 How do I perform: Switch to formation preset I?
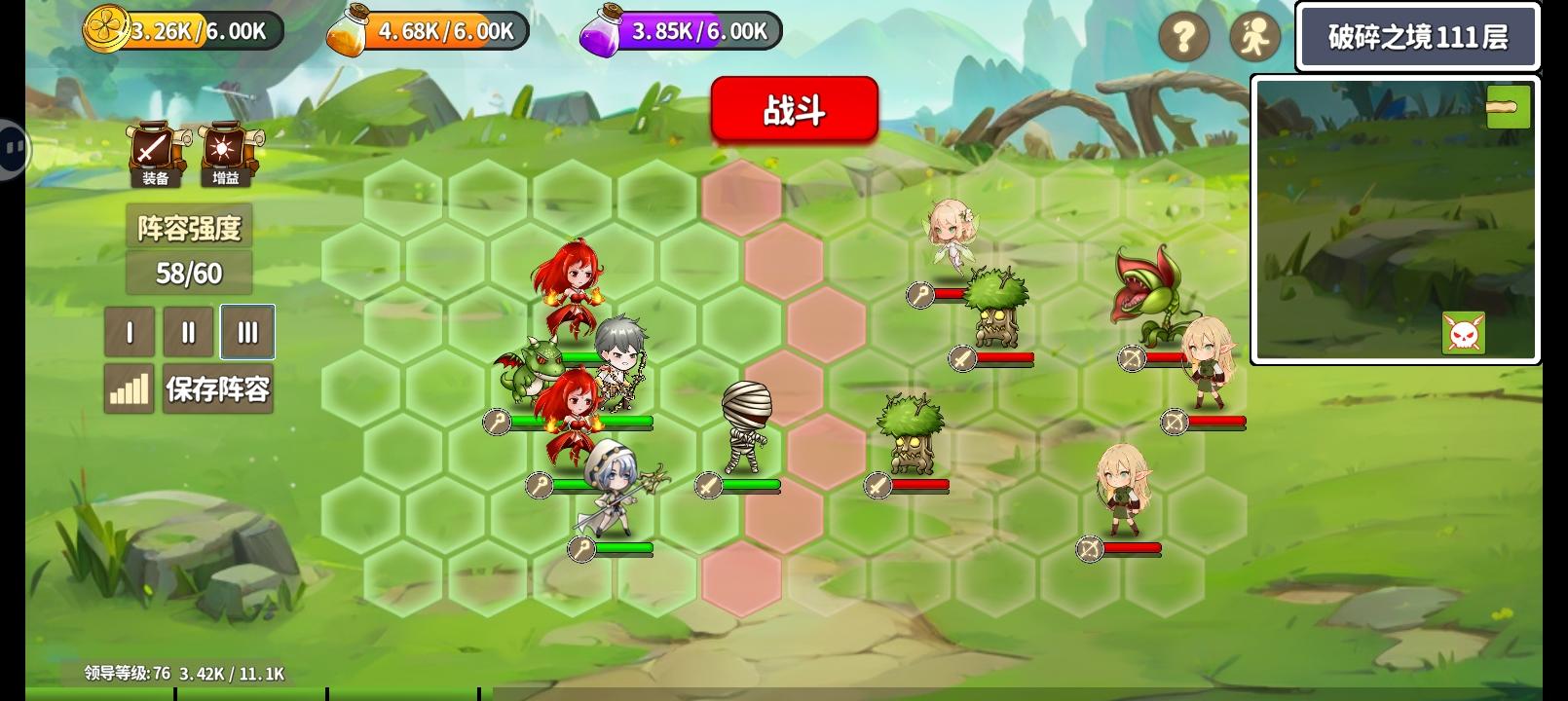pos(129,332)
